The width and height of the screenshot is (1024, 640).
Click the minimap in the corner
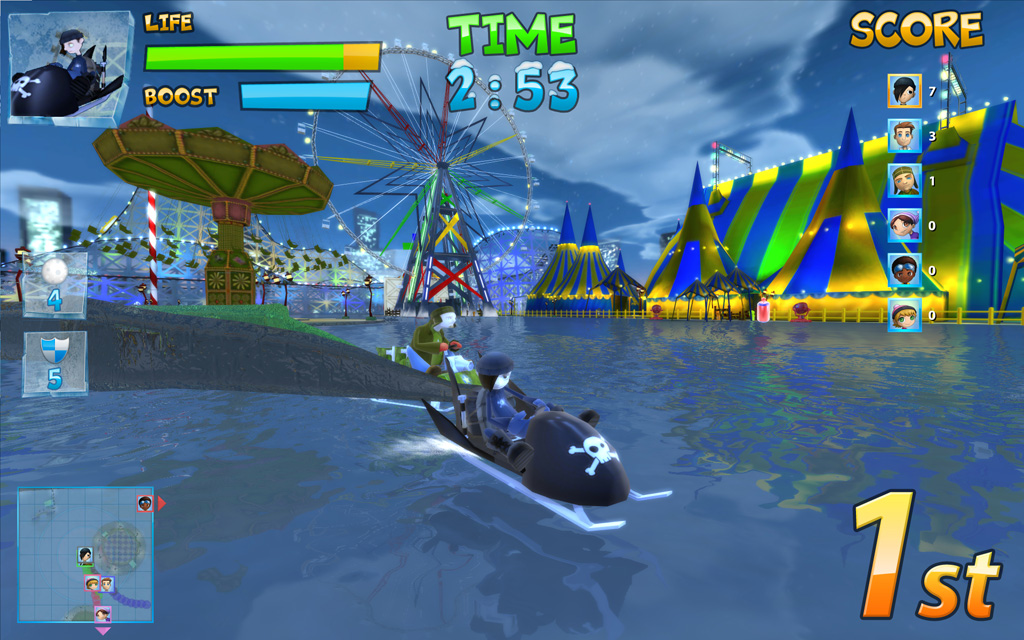(x=85, y=555)
